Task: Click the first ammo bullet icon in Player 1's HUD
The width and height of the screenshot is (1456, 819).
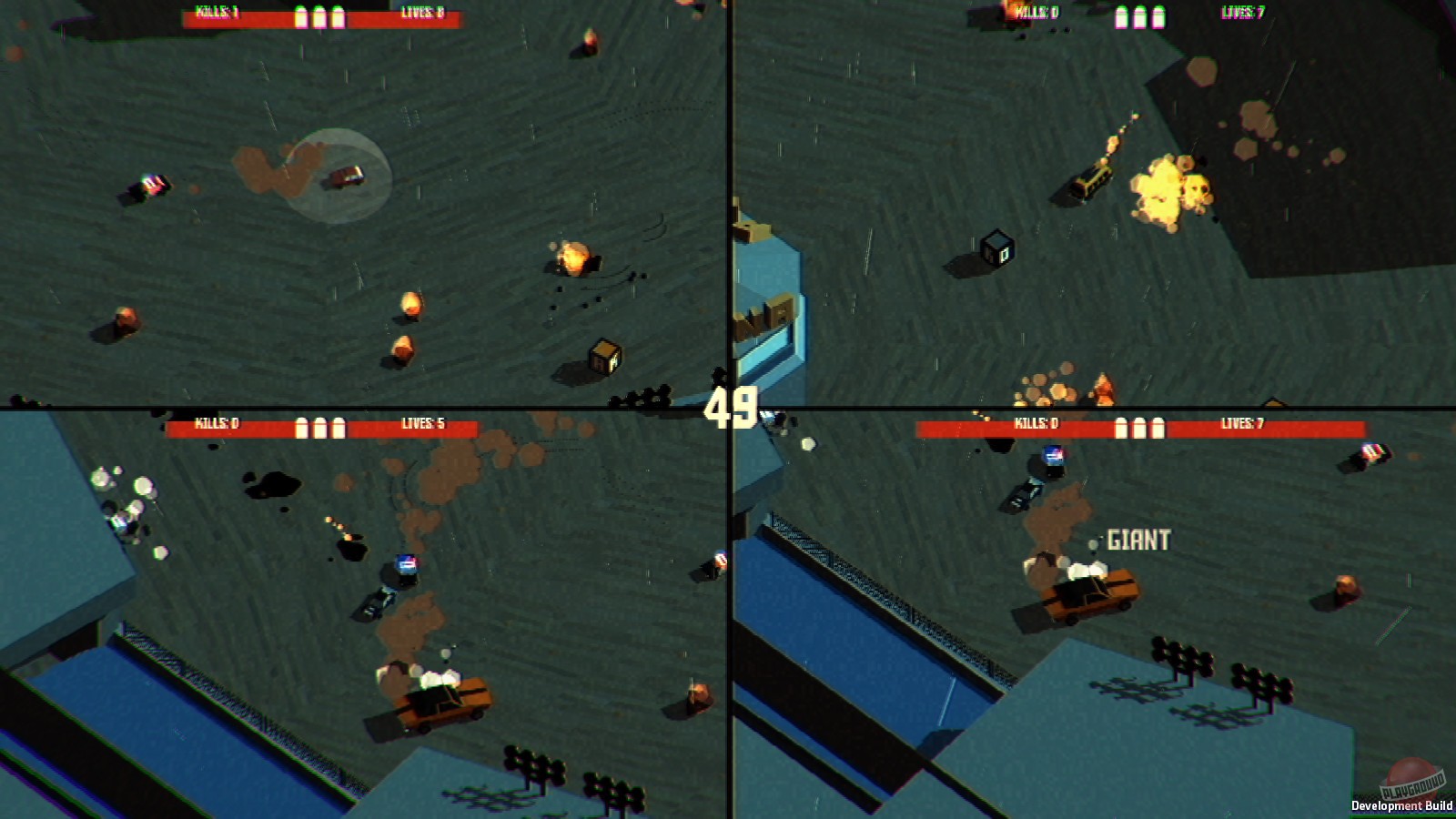Action: (x=299, y=16)
